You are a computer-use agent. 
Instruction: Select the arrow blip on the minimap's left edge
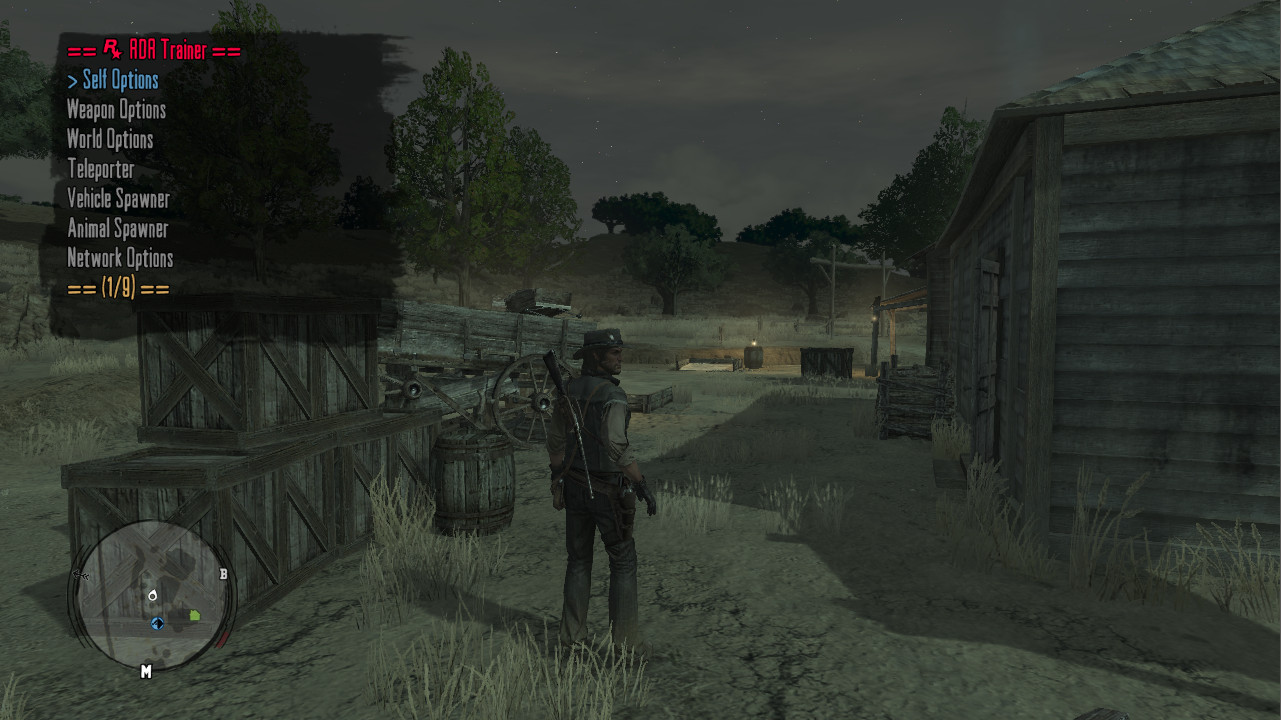[x=80, y=575]
